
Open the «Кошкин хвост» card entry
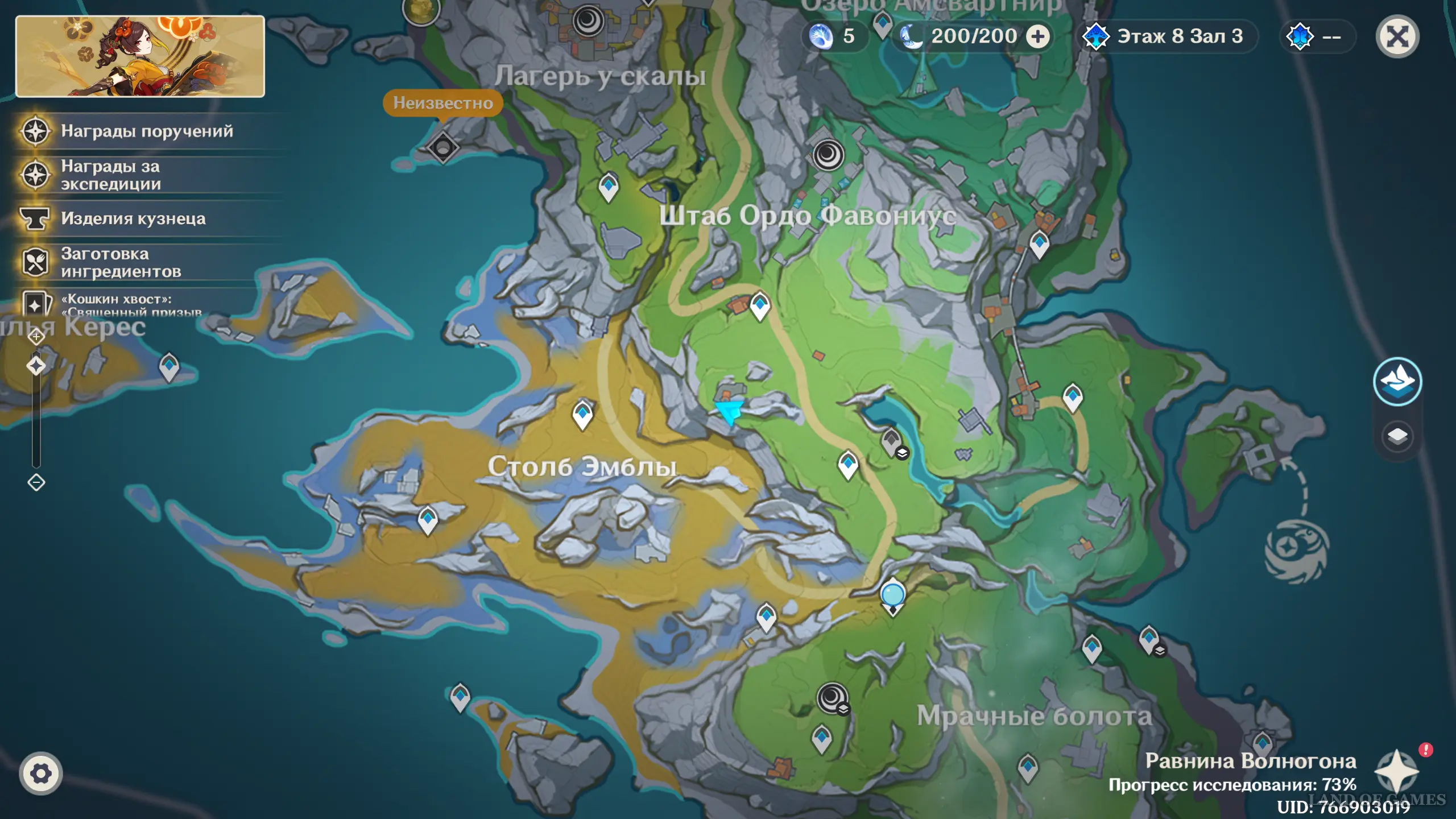116,303
